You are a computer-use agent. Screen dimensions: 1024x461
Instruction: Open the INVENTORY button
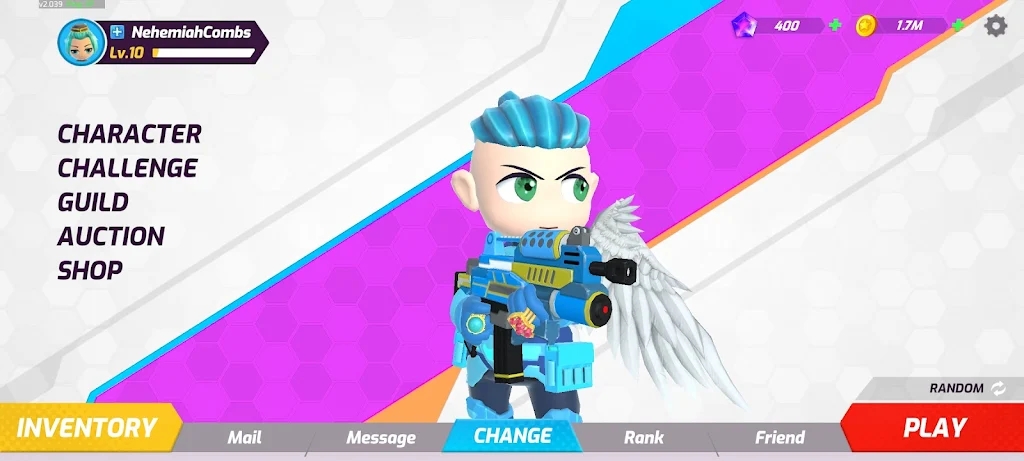(87, 428)
